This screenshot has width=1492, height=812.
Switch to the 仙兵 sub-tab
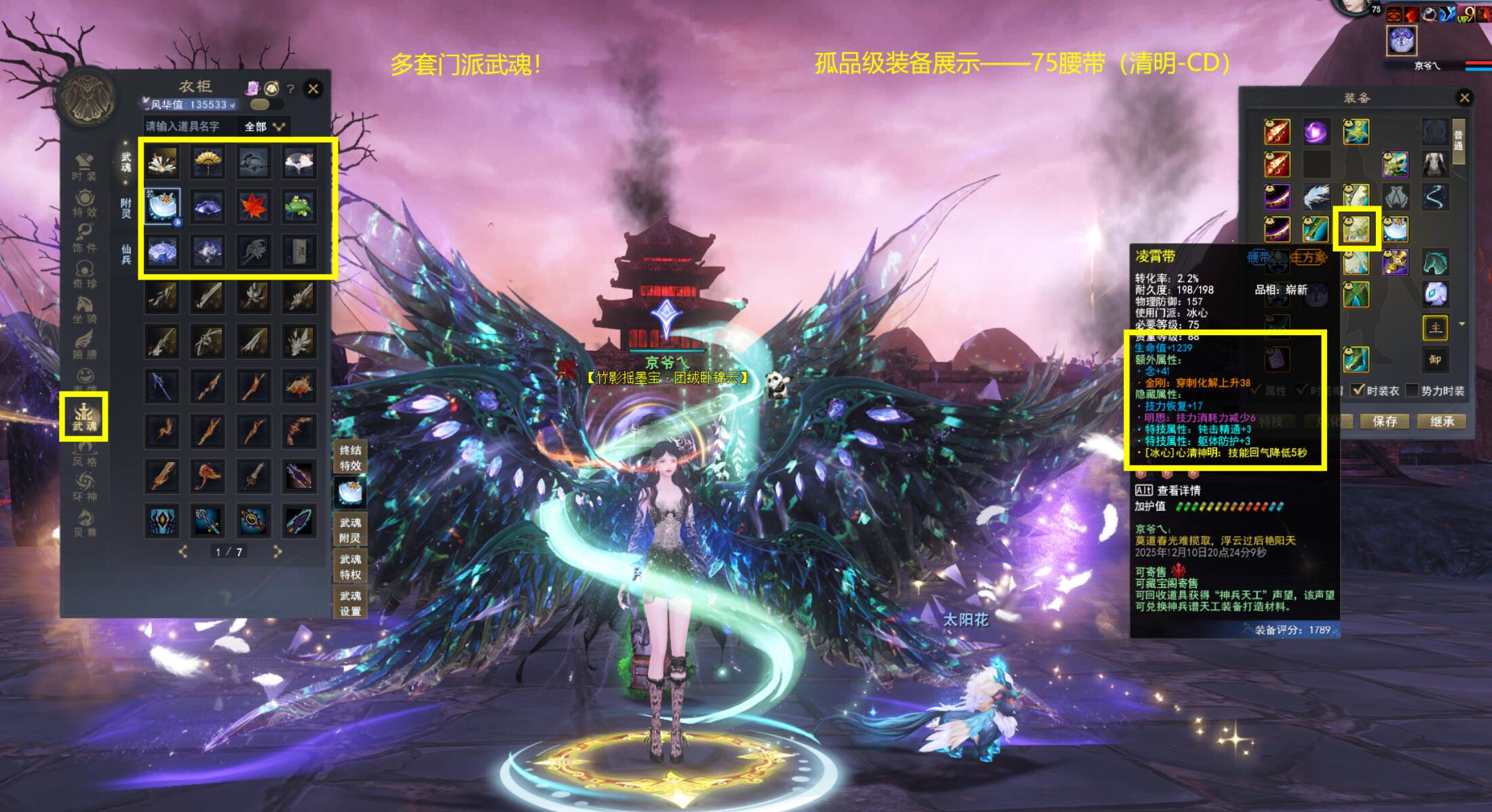(126, 254)
